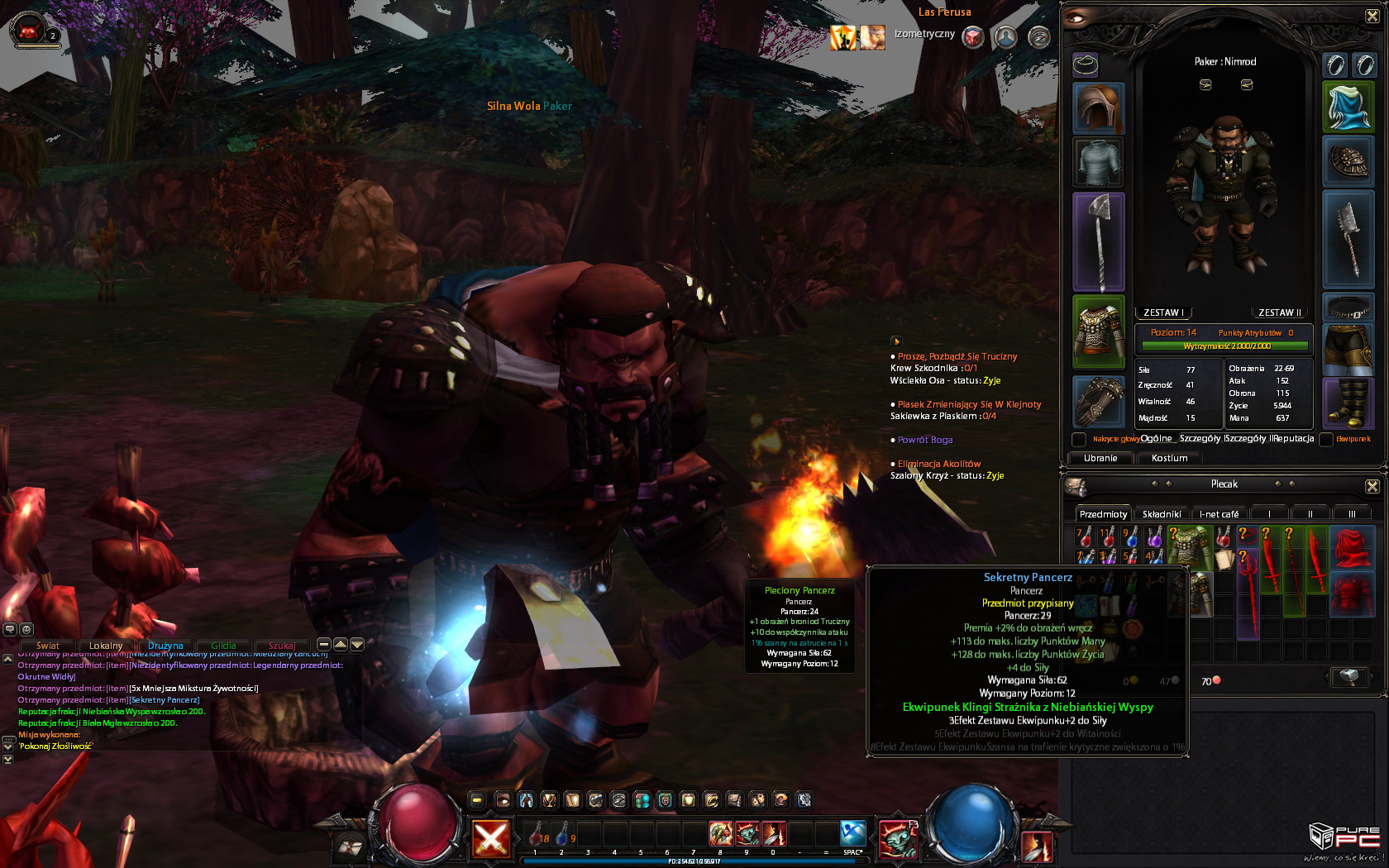Toggle the Ekwipunek checkbox
The width and height of the screenshot is (1389, 868).
point(1326,439)
